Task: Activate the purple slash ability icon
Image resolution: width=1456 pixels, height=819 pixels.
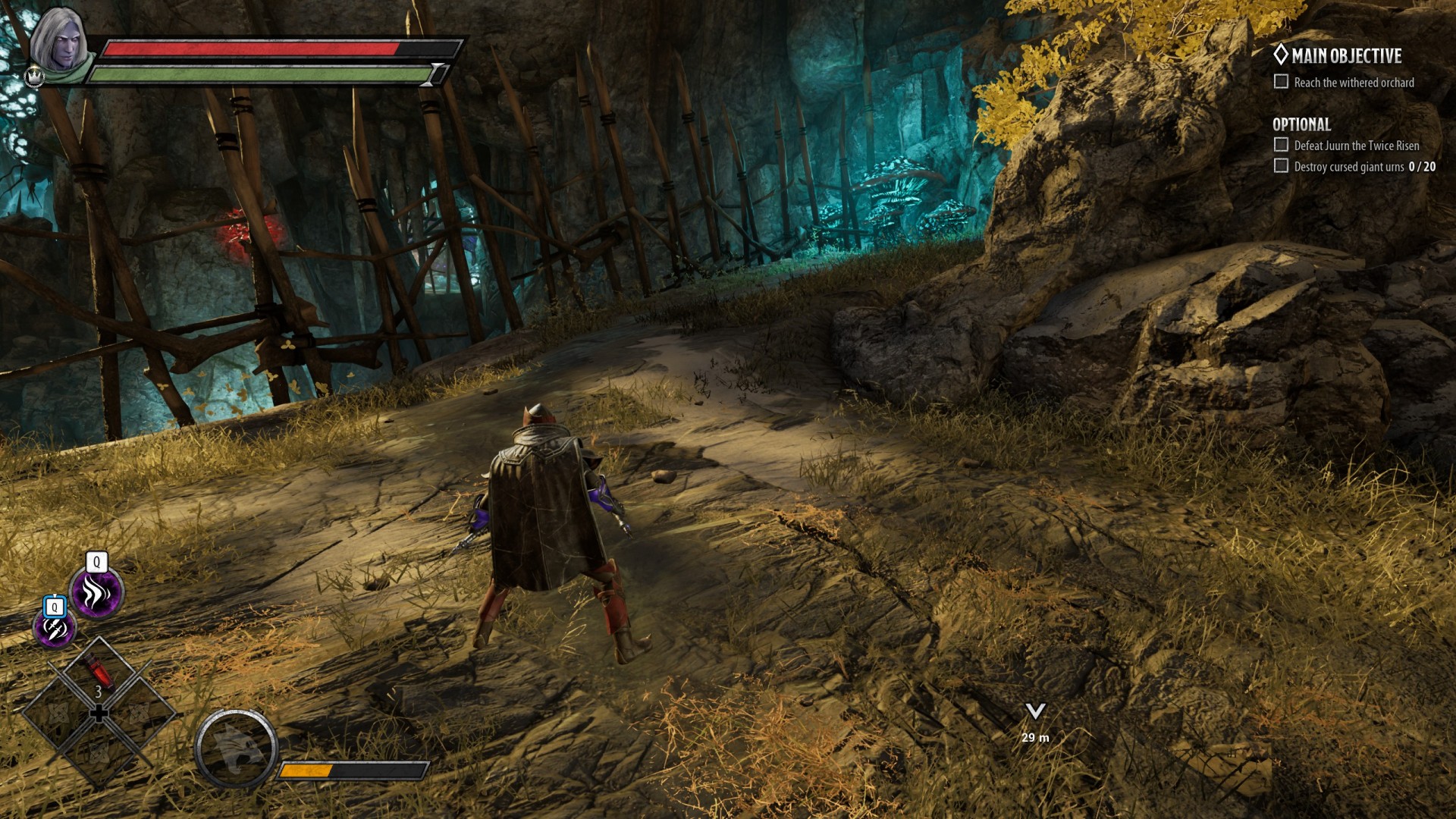Action: pos(55,629)
